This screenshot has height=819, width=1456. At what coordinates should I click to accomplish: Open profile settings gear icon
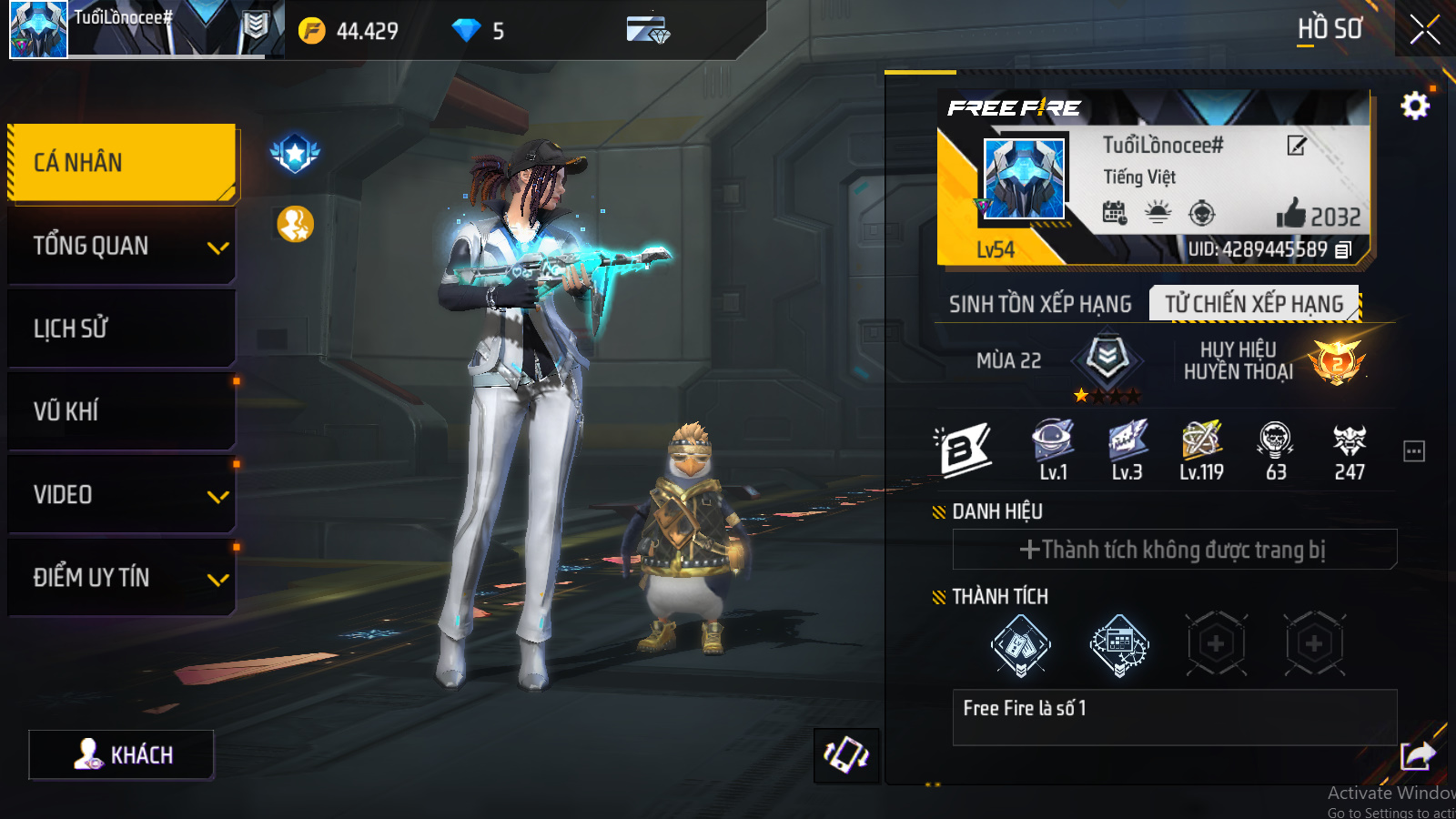pos(1415,106)
